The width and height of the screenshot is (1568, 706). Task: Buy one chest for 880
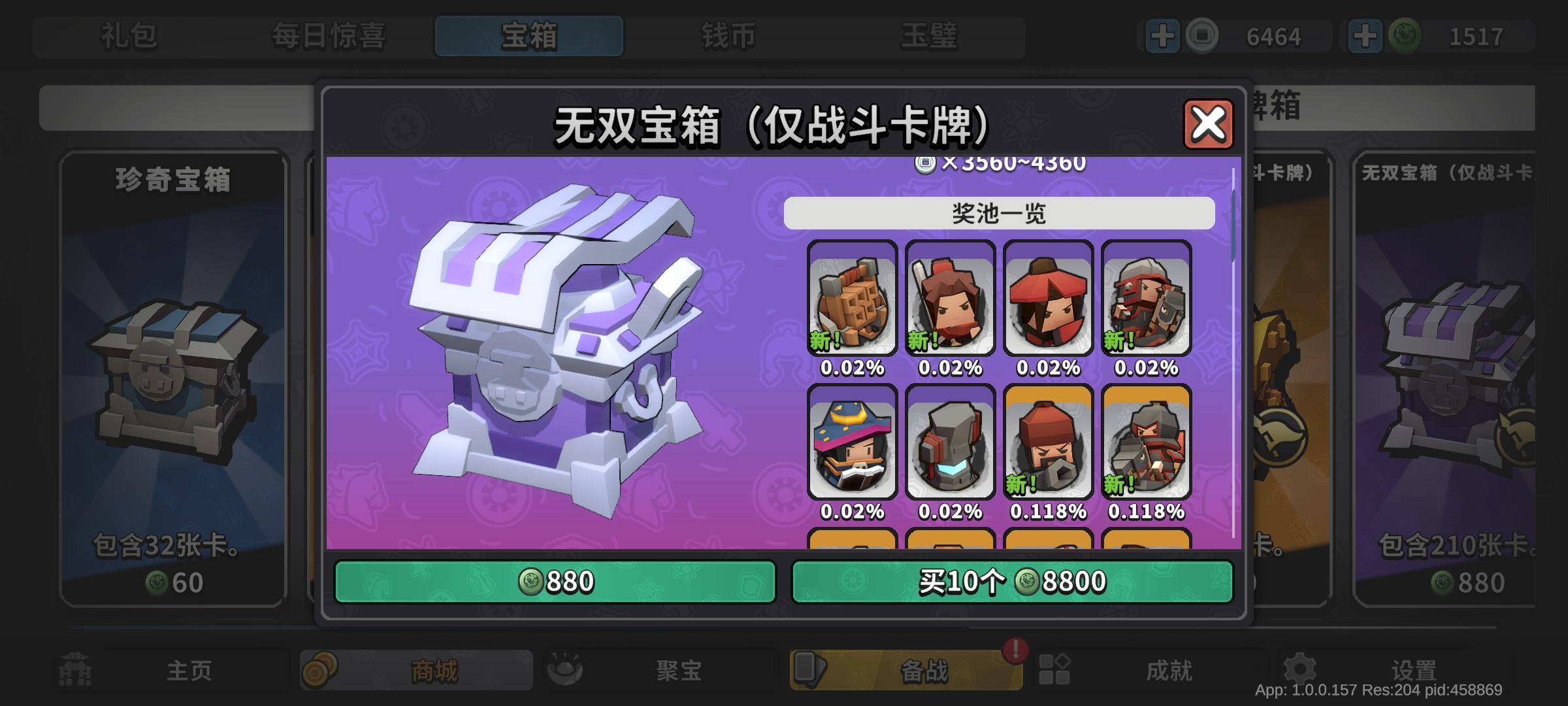coord(554,581)
